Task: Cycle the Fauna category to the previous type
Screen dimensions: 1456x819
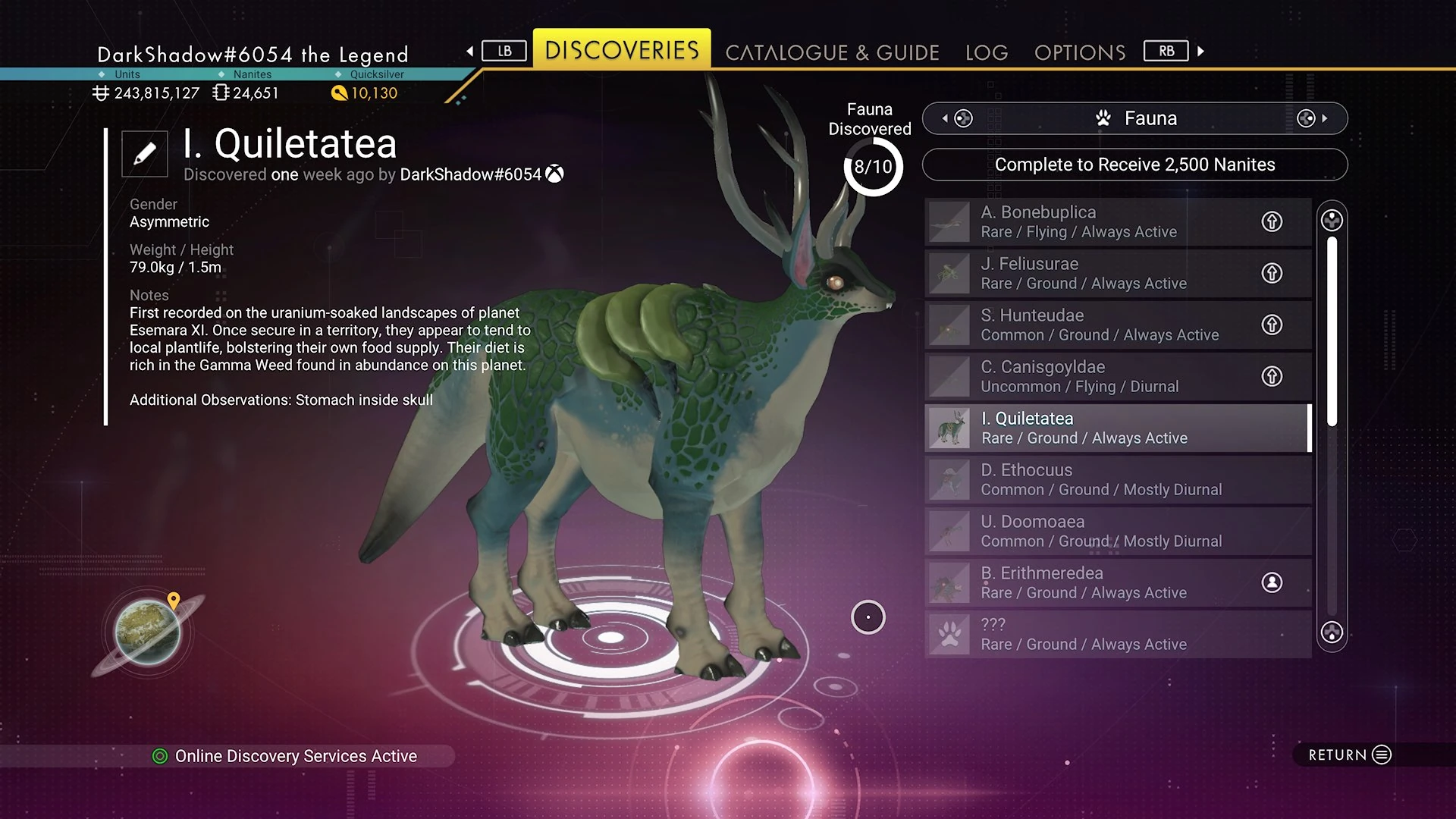Action: (957, 118)
